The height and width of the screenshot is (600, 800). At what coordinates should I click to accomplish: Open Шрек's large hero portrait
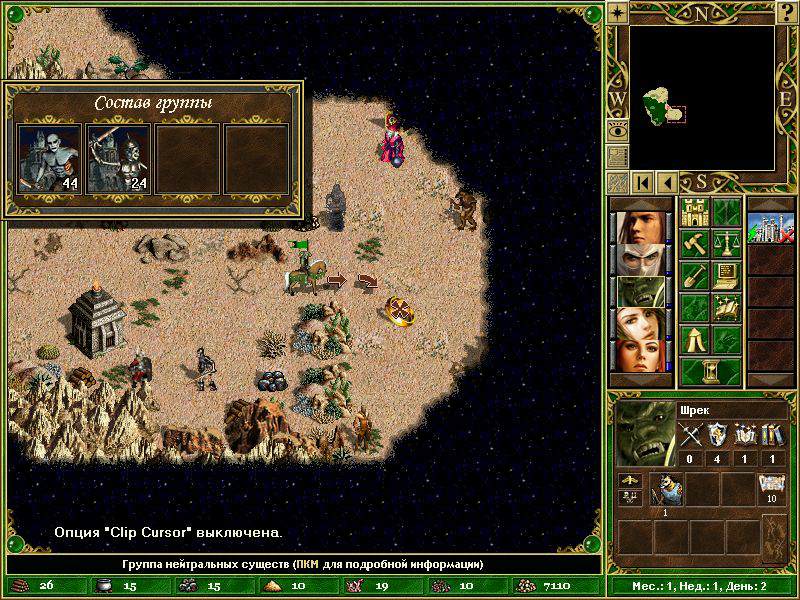click(643, 433)
